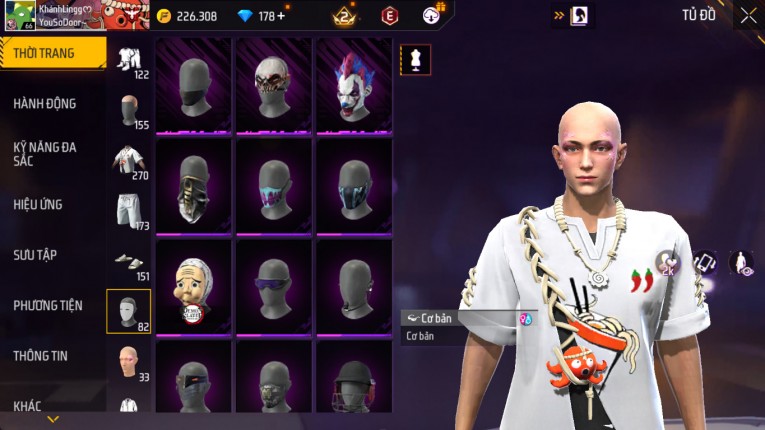The width and height of the screenshot is (765, 430).
Task: Choose the clown mask with red-blue hair
Action: point(354,86)
